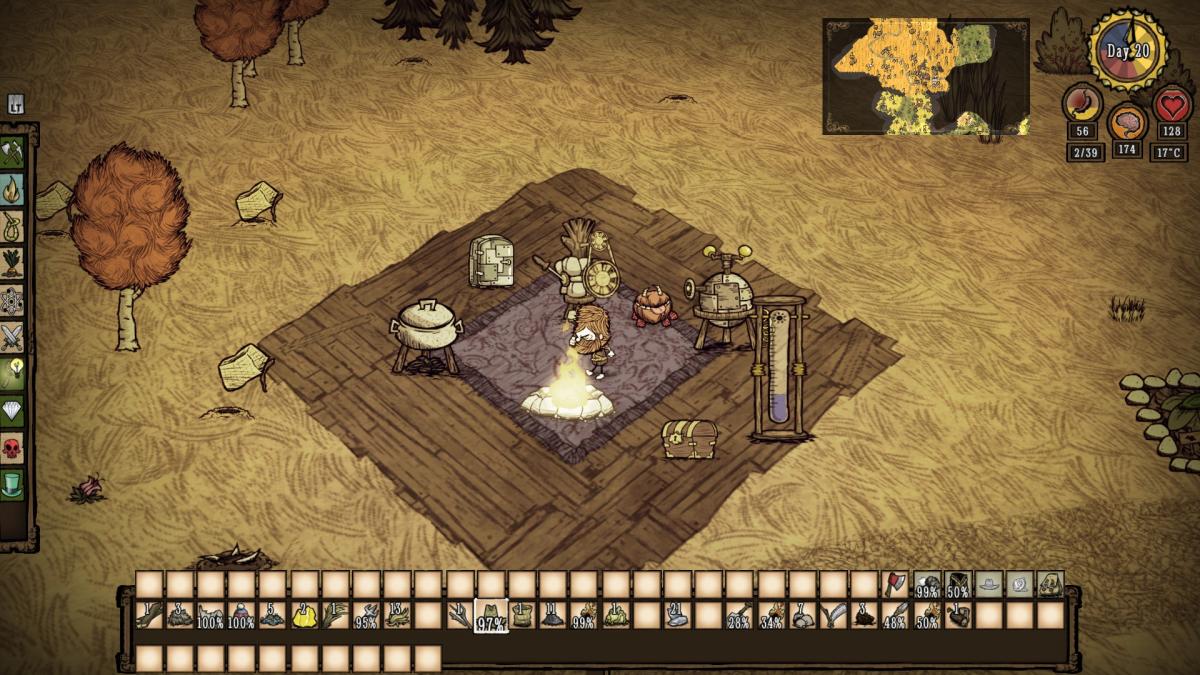
Task: Open the minimap
Action: point(925,76)
